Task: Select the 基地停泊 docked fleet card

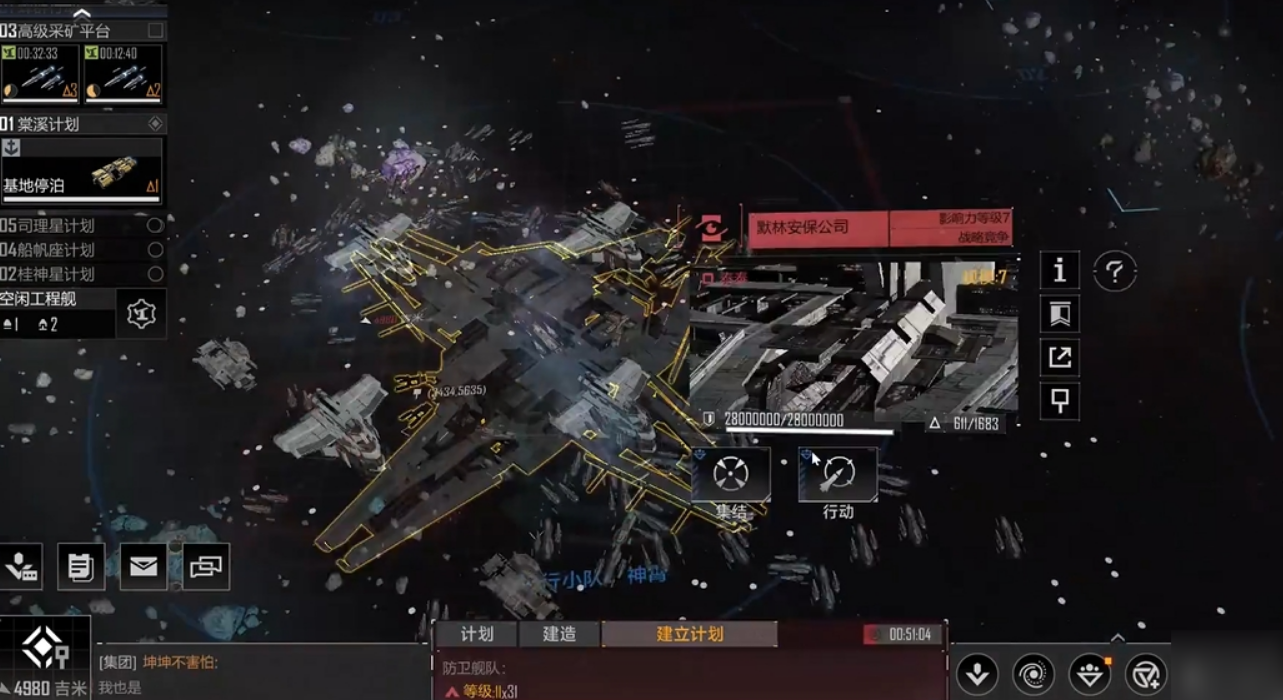Action: click(x=82, y=170)
